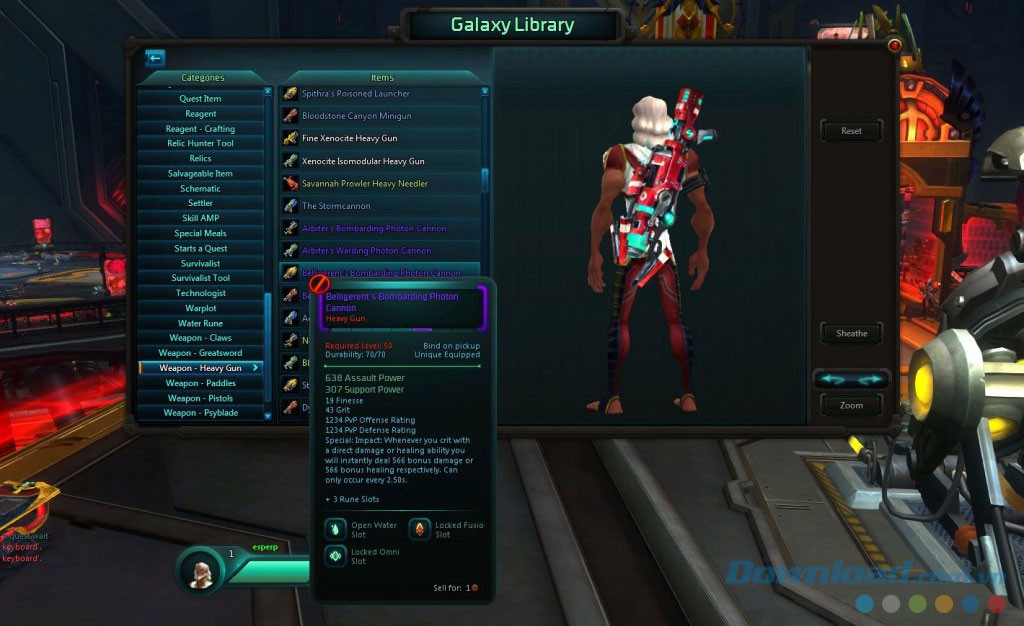Image resolution: width=1024 pixels, height=626 pixels.
Task: Preview the Bloodstone Canyon Minigun
Action: pos(356,116)
